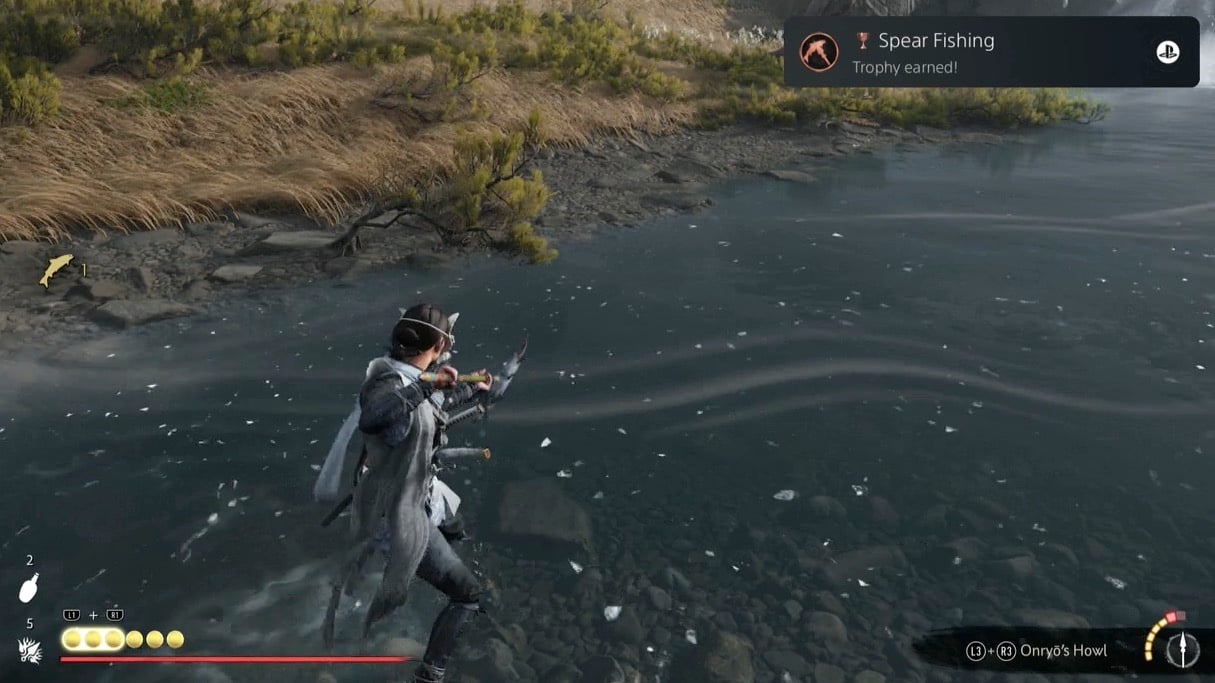
Task: Open the Spear Fishing trophy notification
Action: click(x=990, y=52)
